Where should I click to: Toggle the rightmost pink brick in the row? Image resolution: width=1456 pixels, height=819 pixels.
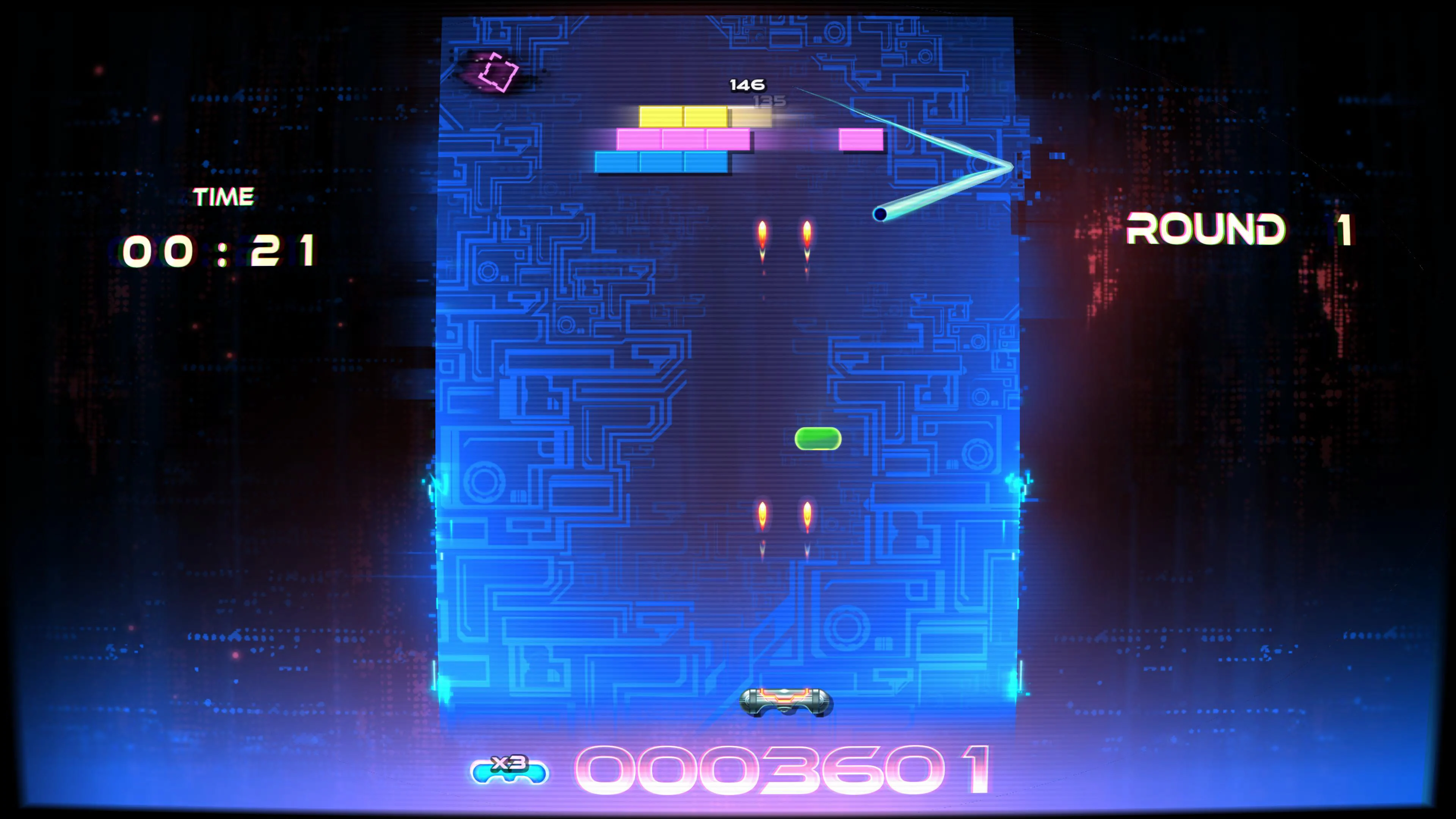[728, 140]
